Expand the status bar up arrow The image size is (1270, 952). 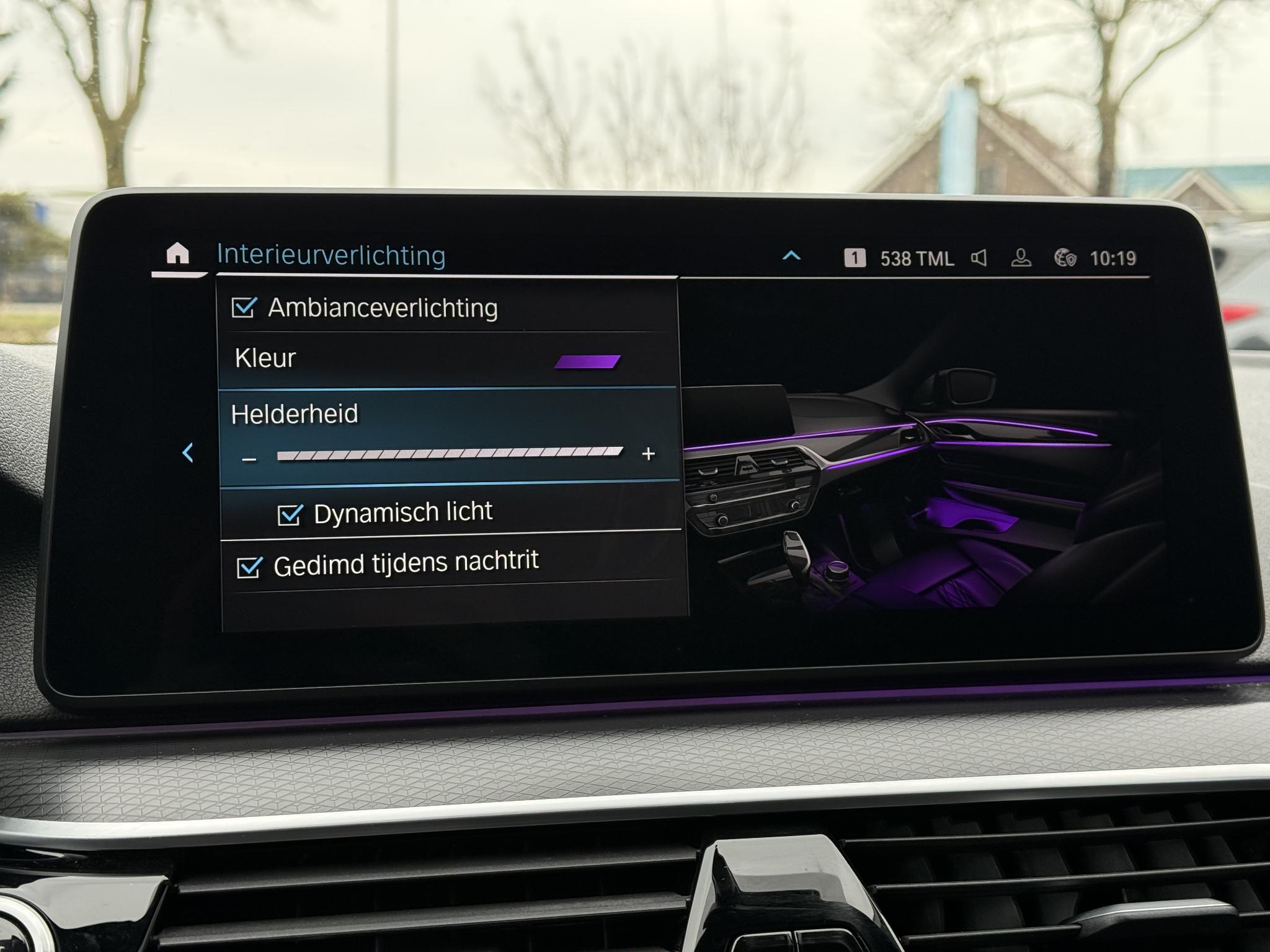click(792, 255)
